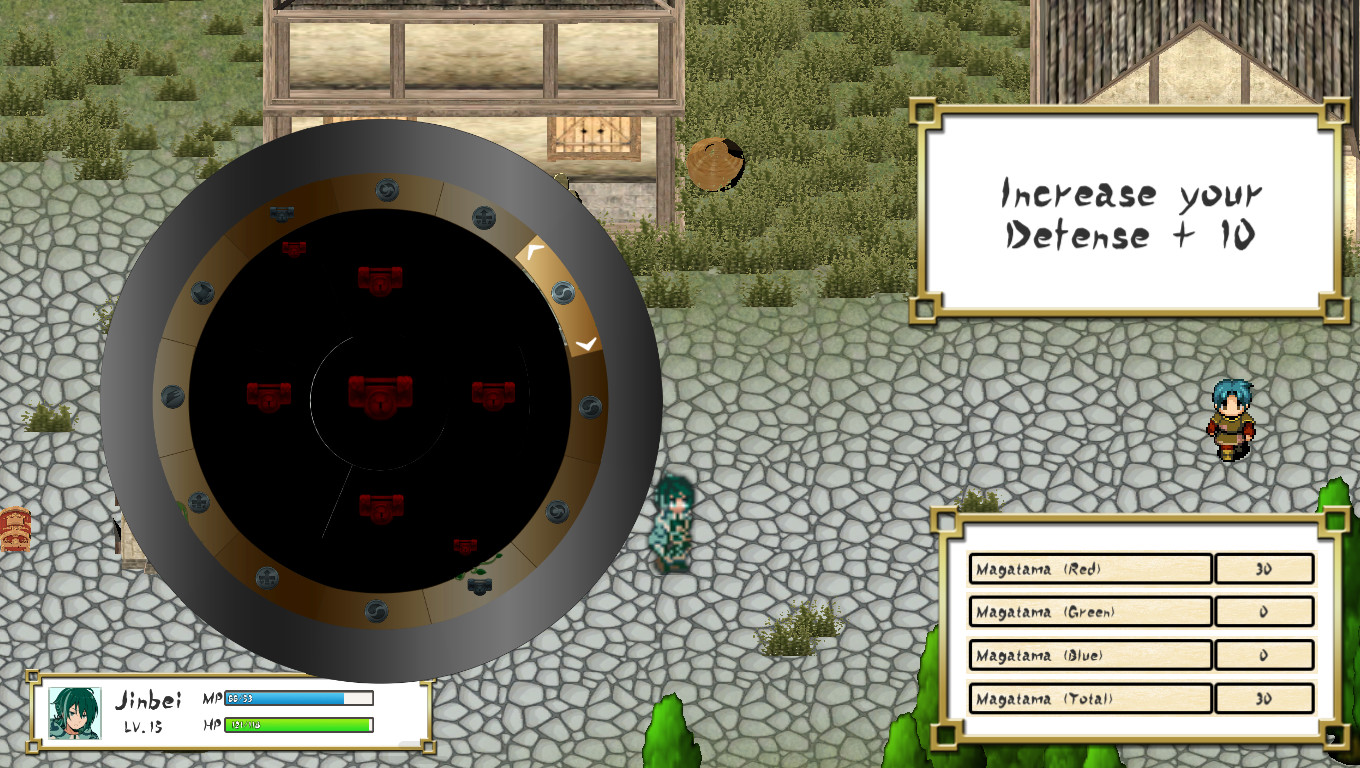The width and height of the screenshot is (1360, 768).
Task: Select the Magatama (Green) row
Action: tap(1090, 611)
